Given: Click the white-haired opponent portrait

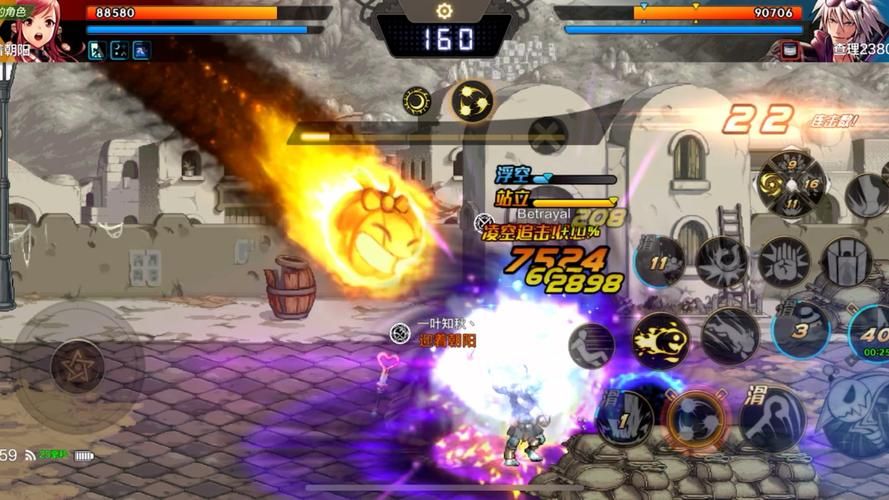Looking at the screenshot, I should (x=849, y=27).
